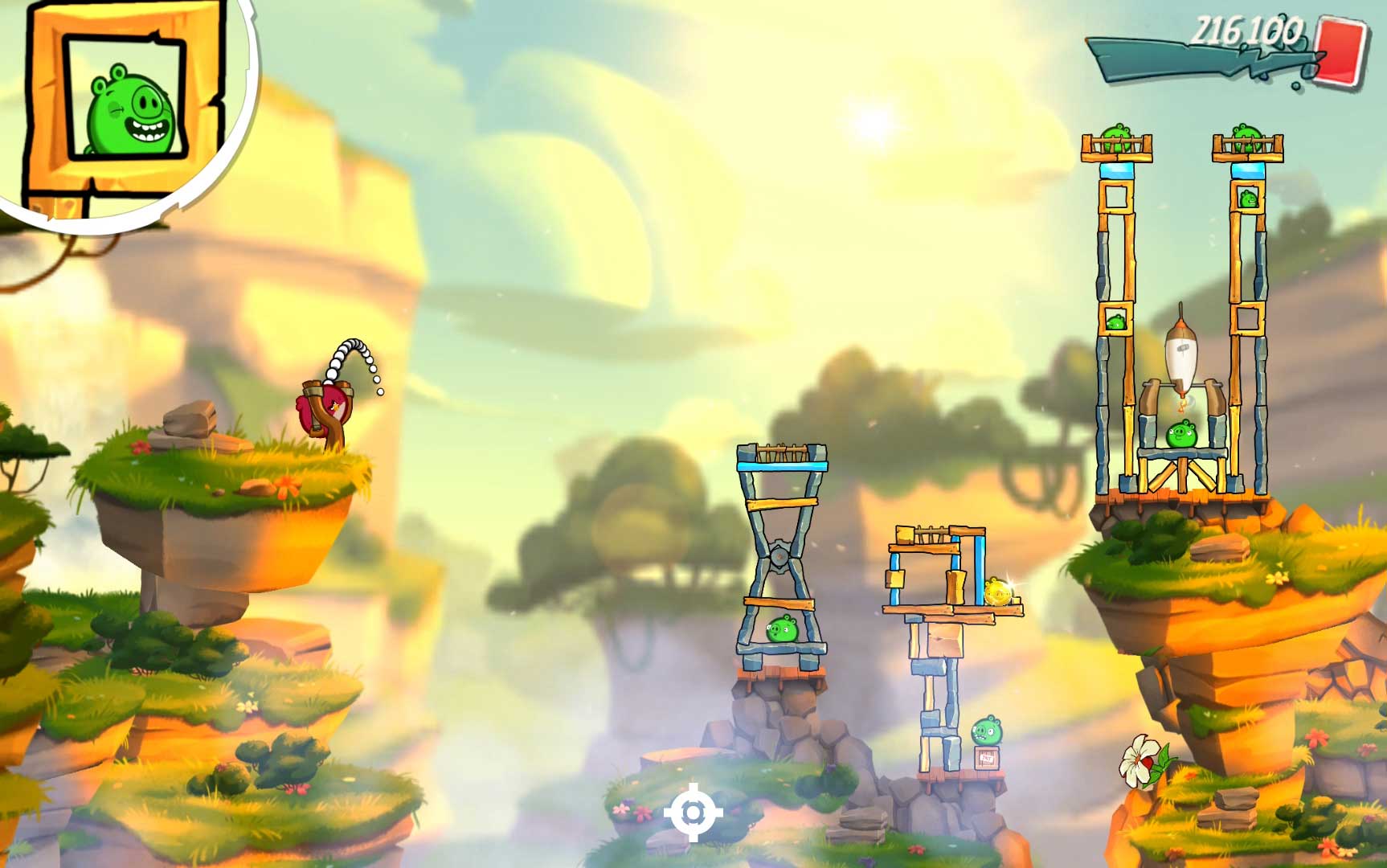This screenshot has height=868, width=1387.
Task: Tap the white crosshair target icon
Action: tap(693, 813)
